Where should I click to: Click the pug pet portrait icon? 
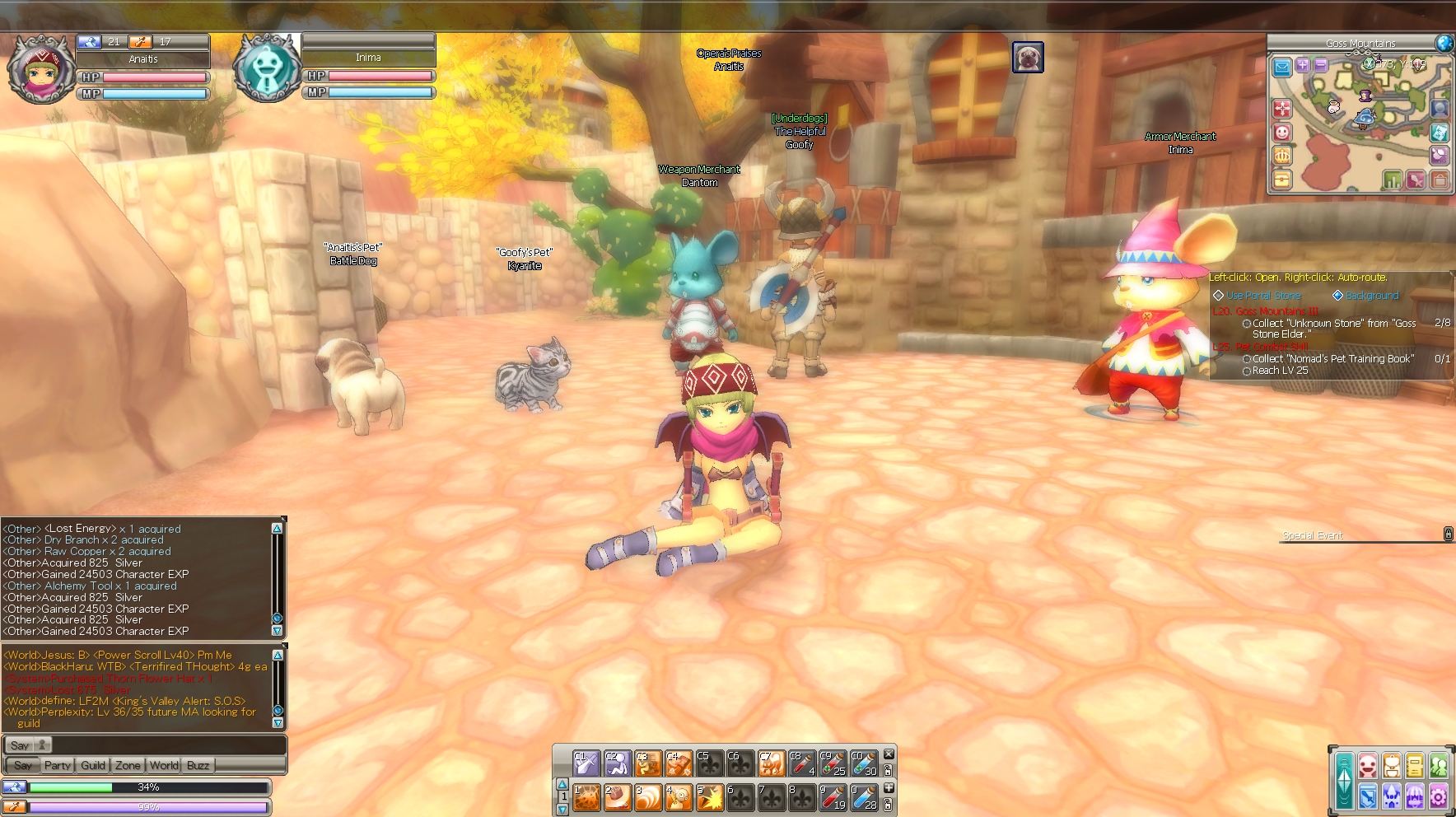point(1028,58)
